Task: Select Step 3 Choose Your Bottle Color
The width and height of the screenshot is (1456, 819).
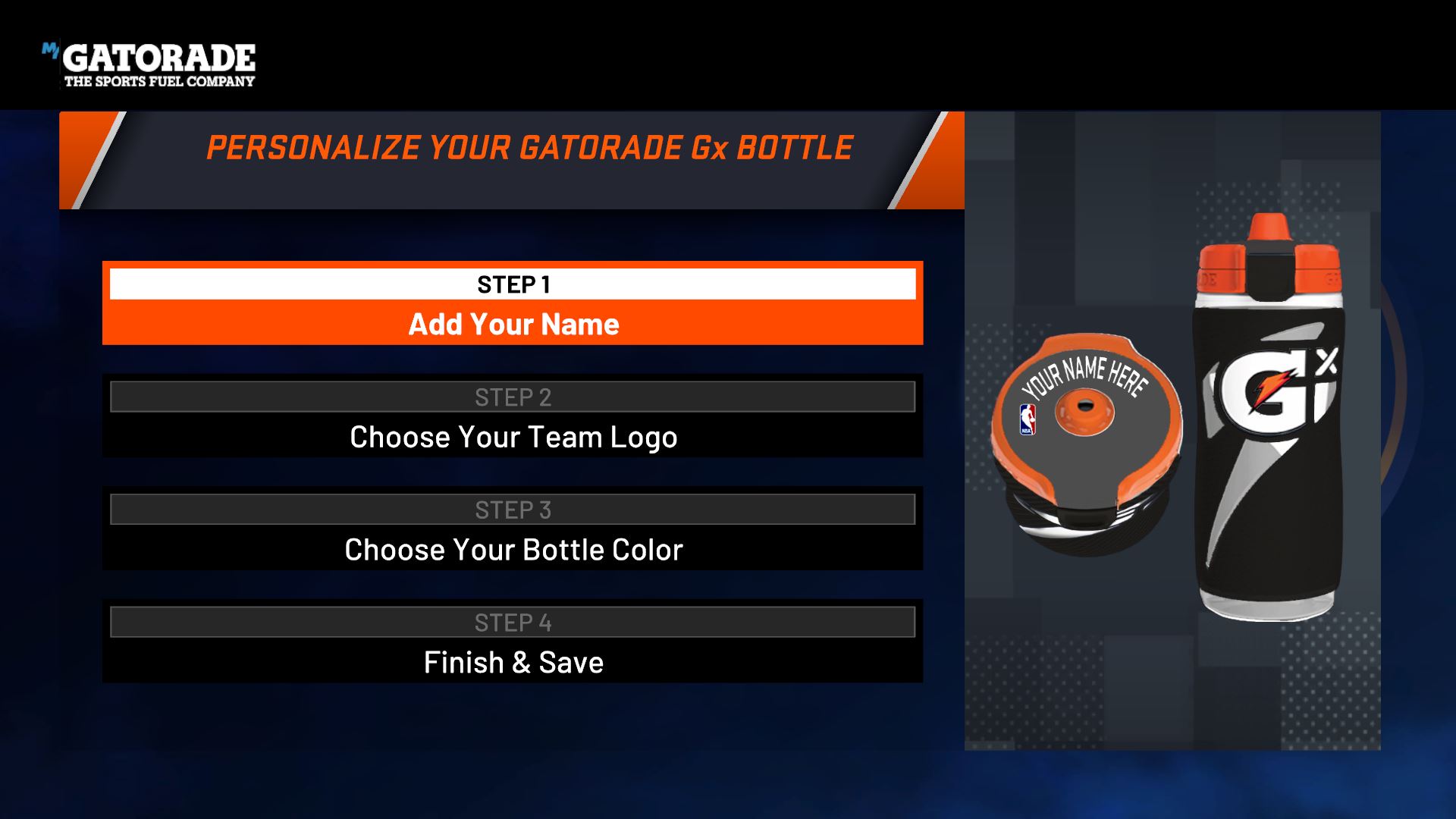Action: click(513, 549)
